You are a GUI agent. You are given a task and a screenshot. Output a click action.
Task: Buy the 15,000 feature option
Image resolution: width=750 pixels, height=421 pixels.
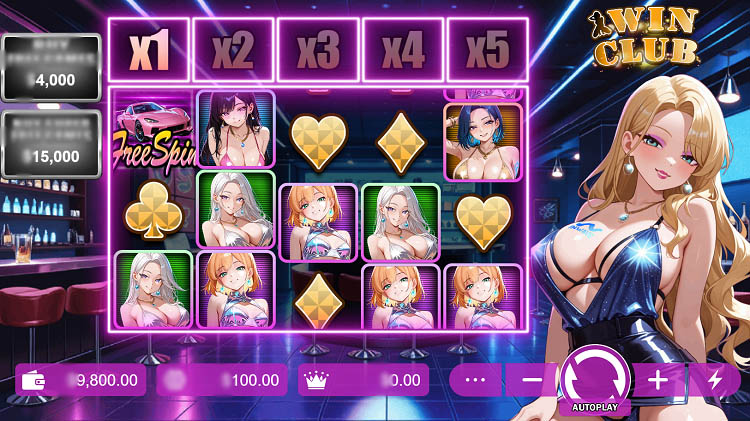pyautogui.click(x=51, y=143)
